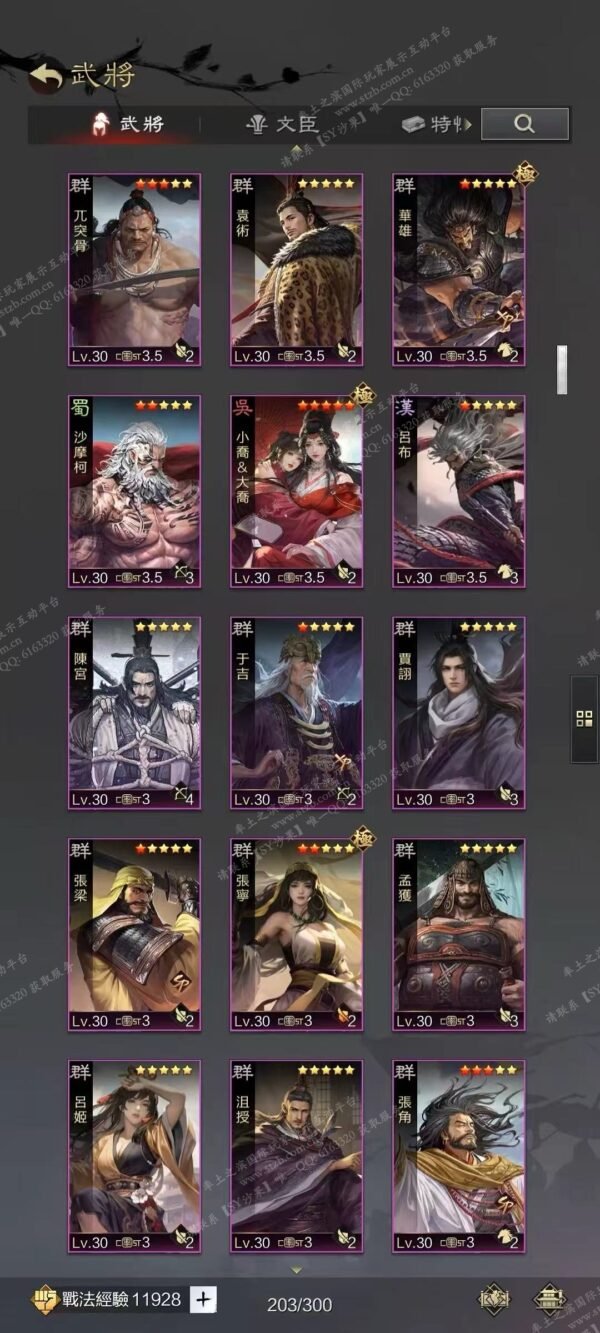
Task: Choose the 陳宮 card
Action: (134, 713)
